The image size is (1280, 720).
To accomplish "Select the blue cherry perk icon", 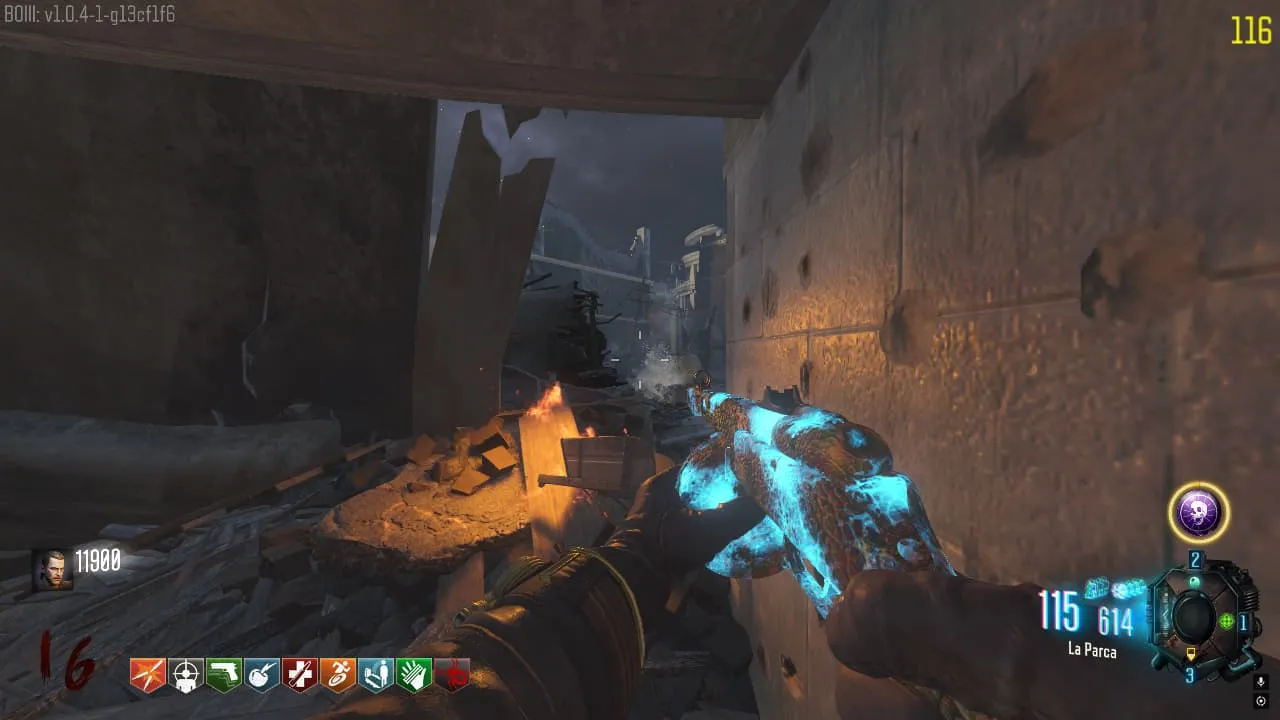I will (x=262, y=676).
